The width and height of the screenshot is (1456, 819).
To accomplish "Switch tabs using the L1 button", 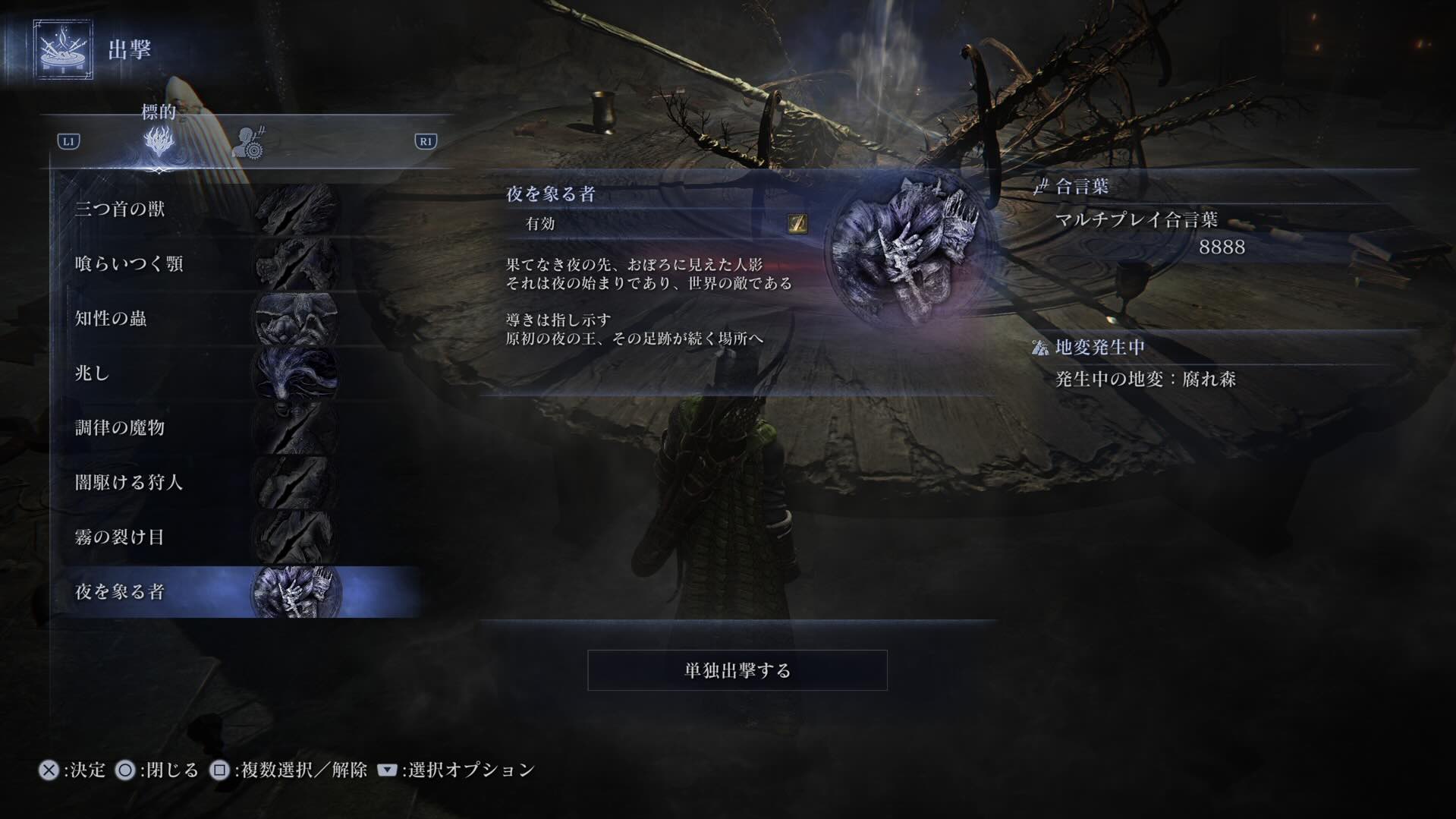I will (68, 141).
